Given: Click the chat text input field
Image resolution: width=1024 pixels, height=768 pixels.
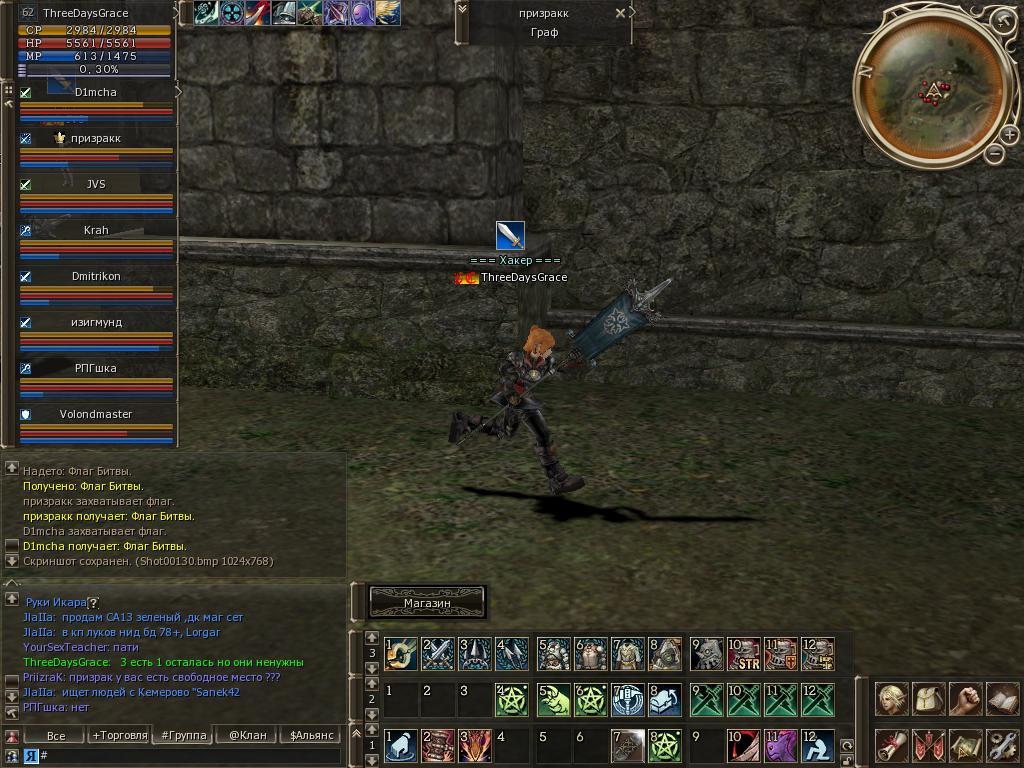Looking at the screenshot, I should coord(190,756).
